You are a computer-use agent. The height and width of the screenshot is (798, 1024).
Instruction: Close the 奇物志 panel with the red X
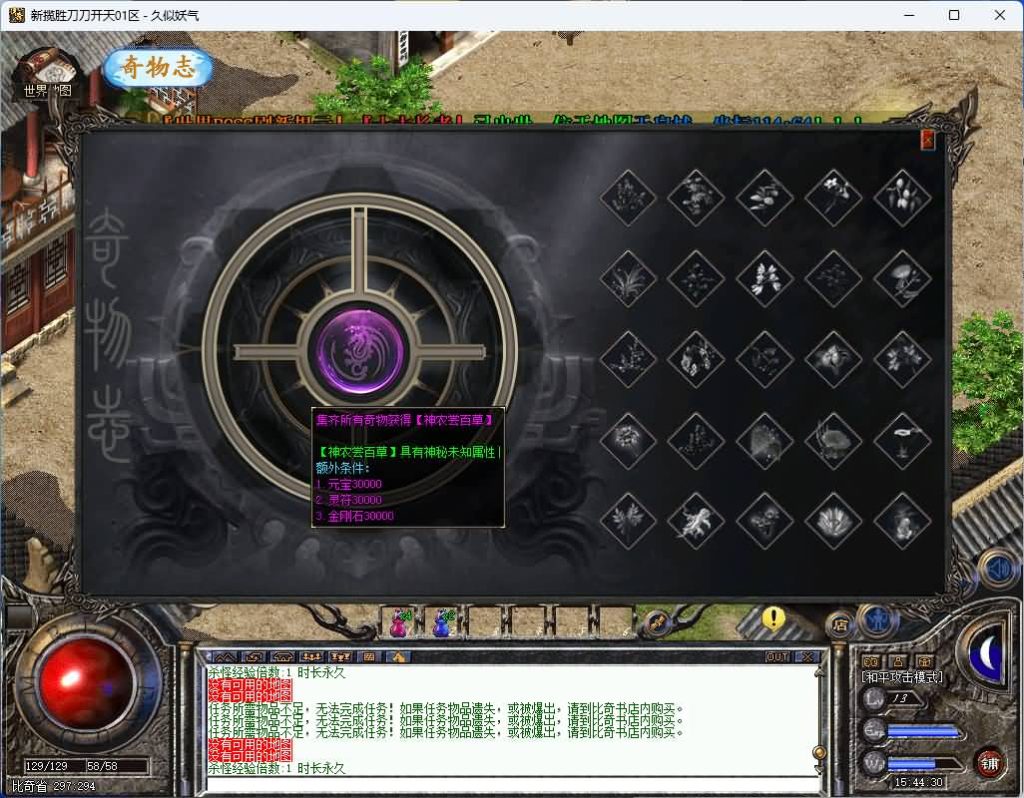(x=927, y=140)
